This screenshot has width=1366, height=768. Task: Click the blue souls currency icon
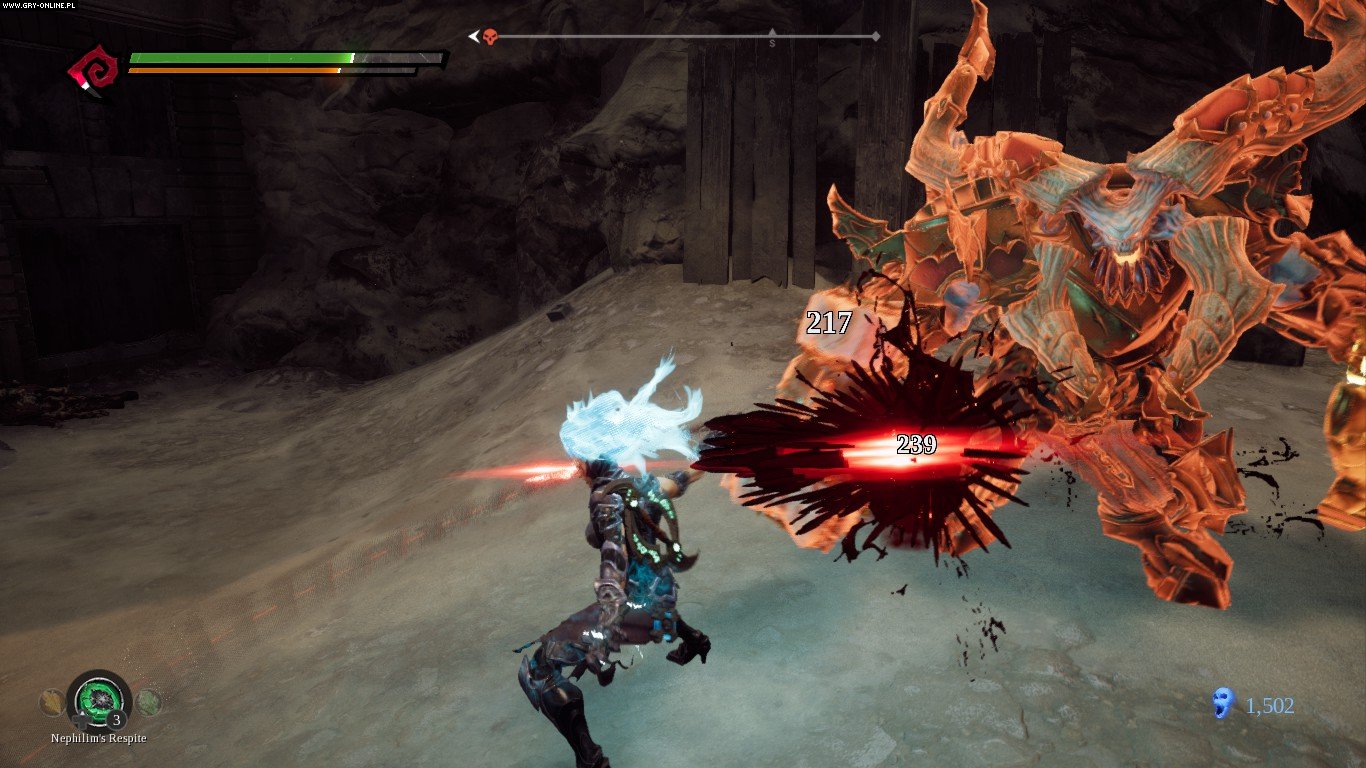1222,704
